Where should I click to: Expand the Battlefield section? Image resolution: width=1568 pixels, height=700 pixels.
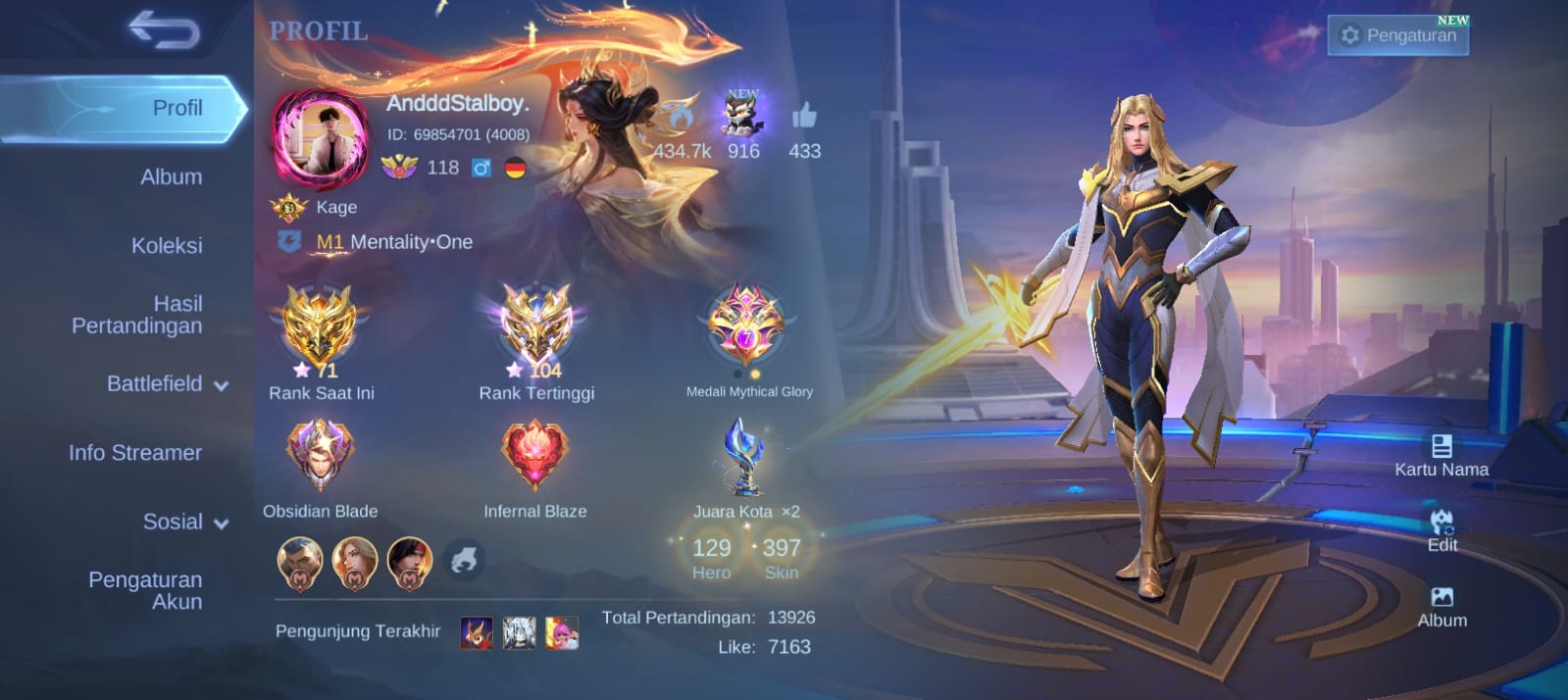point(167,384)
